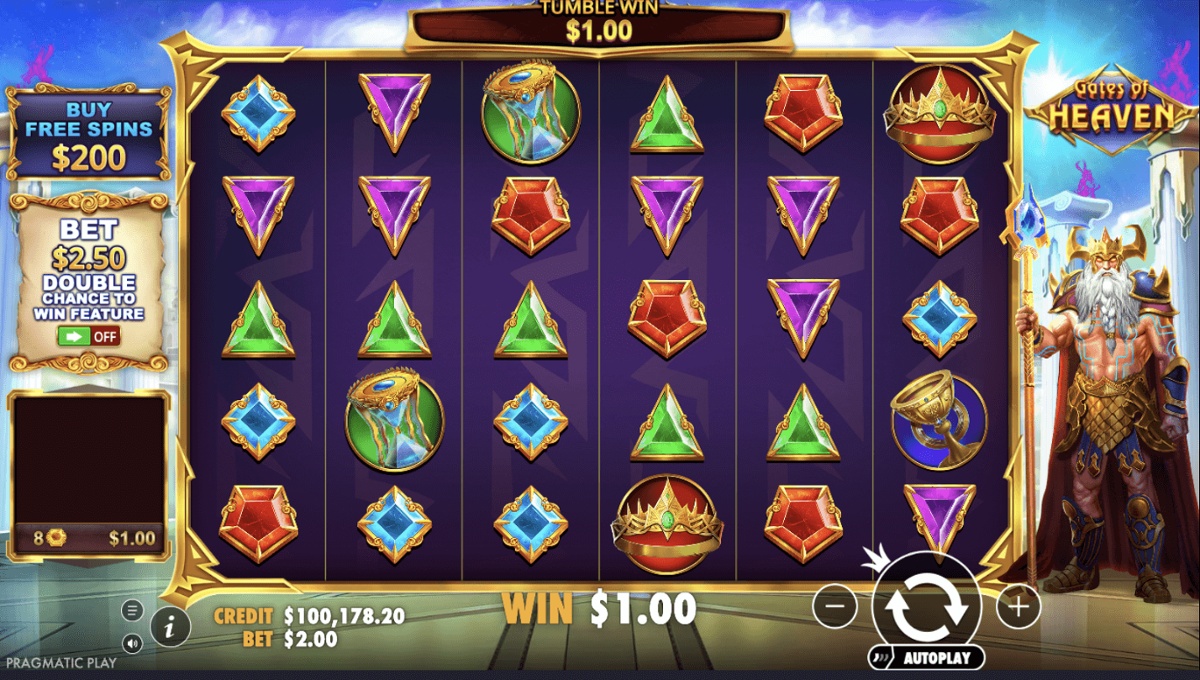Image resolution: width=1200 pixels, height=680 pixels.
Task: Mute the sound with the speaker icon
Action: [x=132, y=642]
